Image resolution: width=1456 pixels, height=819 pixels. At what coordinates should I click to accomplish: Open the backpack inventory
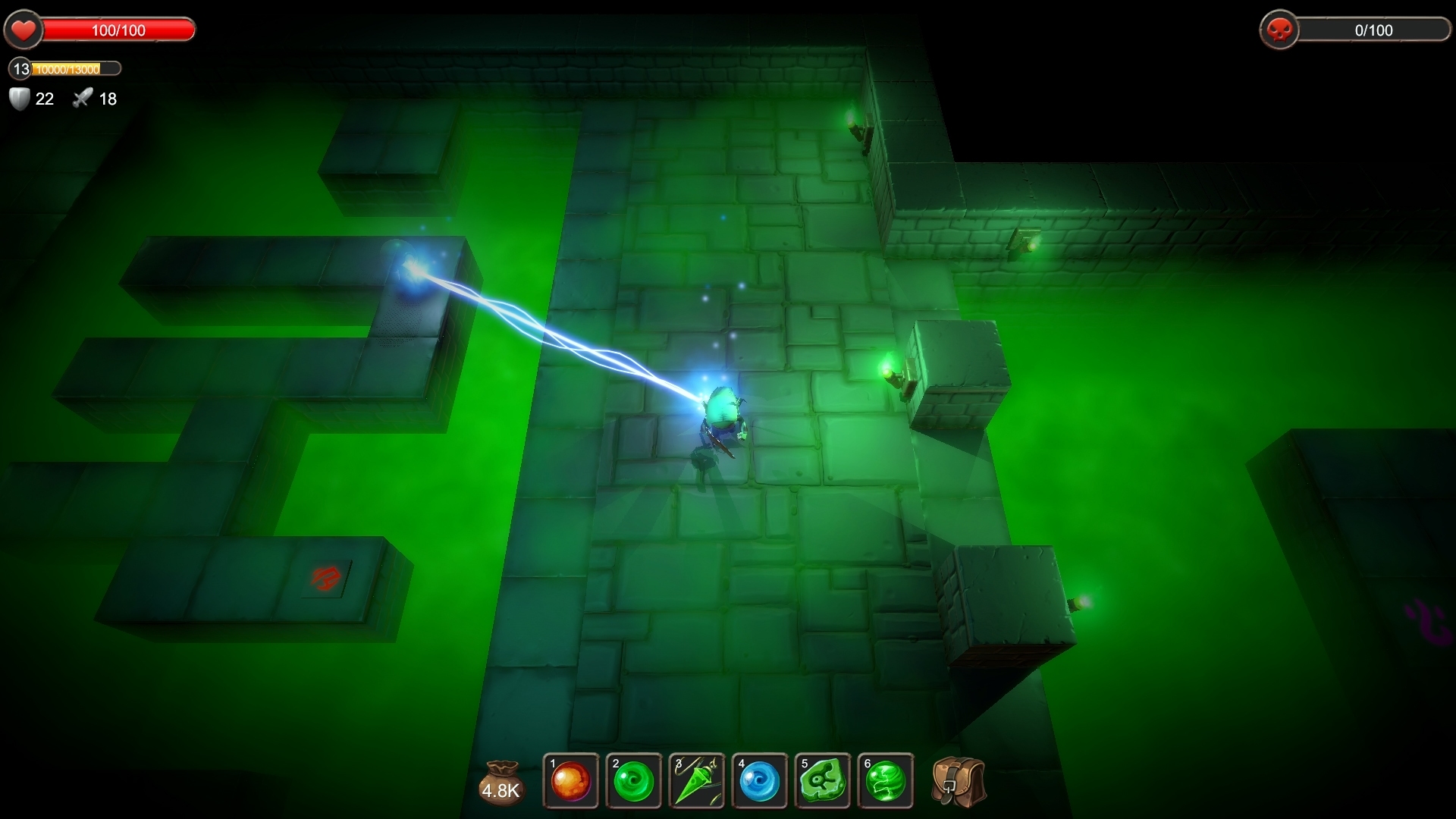[958, 780]
